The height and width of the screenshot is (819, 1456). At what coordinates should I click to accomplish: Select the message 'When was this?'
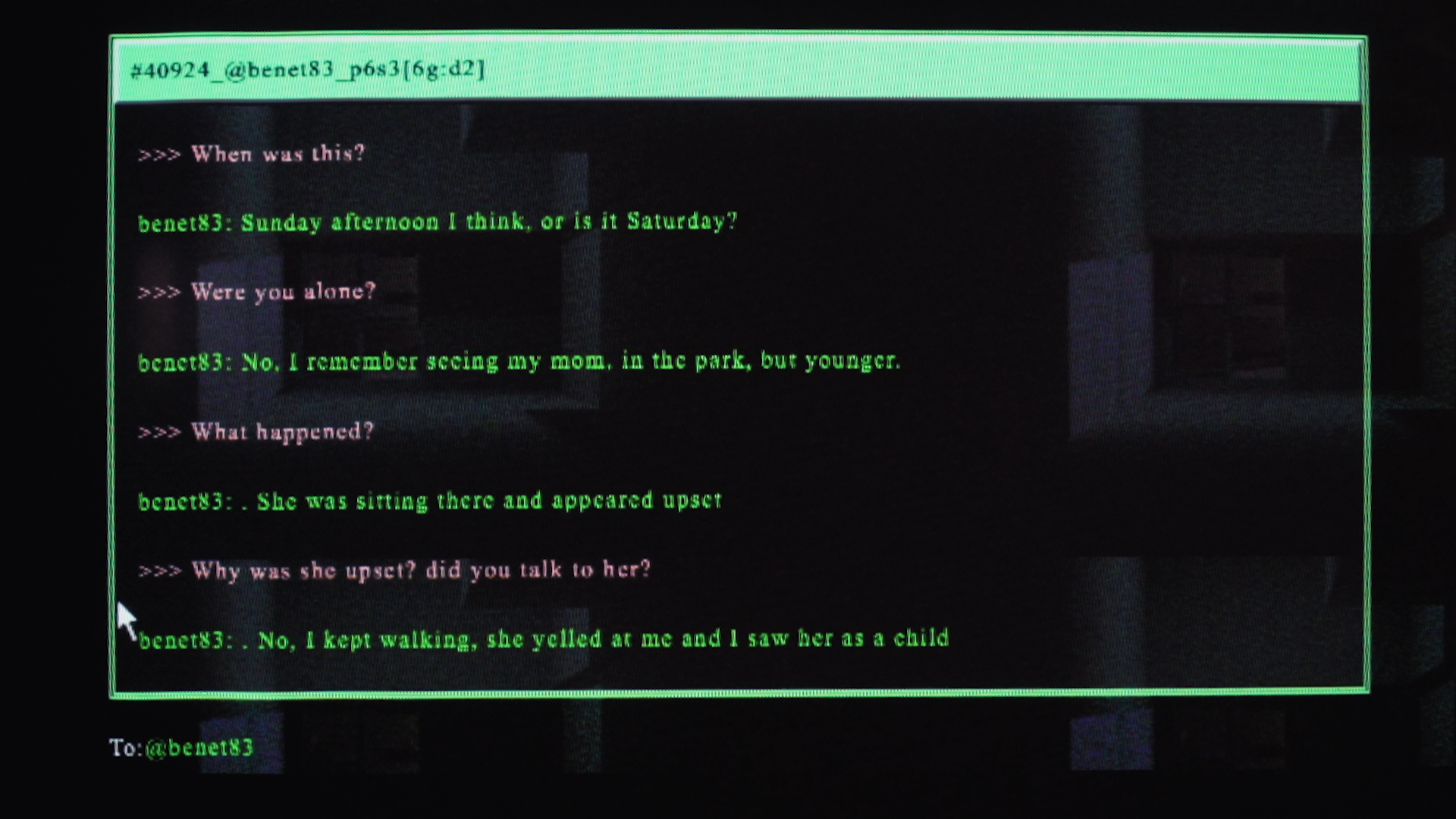click(x=277, y=154)
